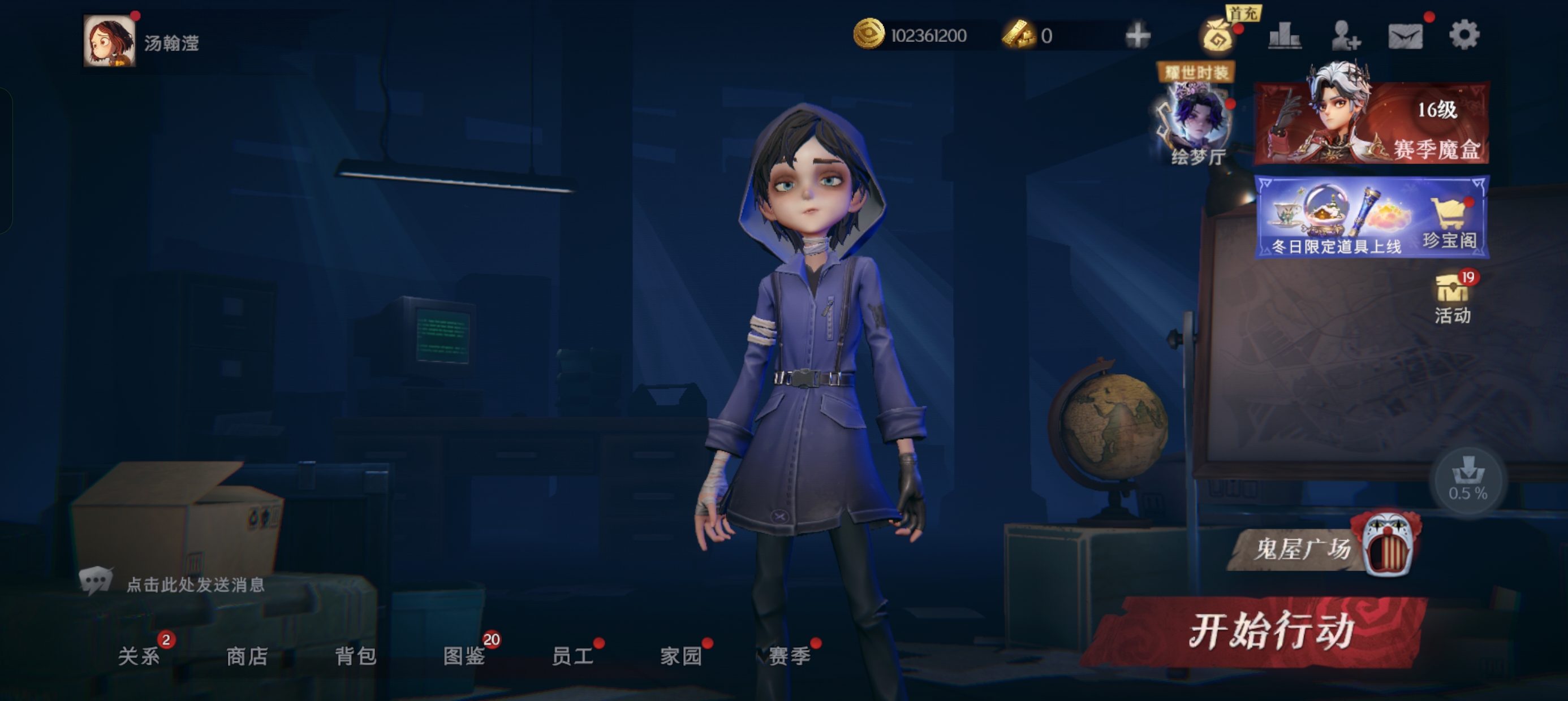Go to the 商店 shop
Screen dimensions: 1568x701
(247, 656)
